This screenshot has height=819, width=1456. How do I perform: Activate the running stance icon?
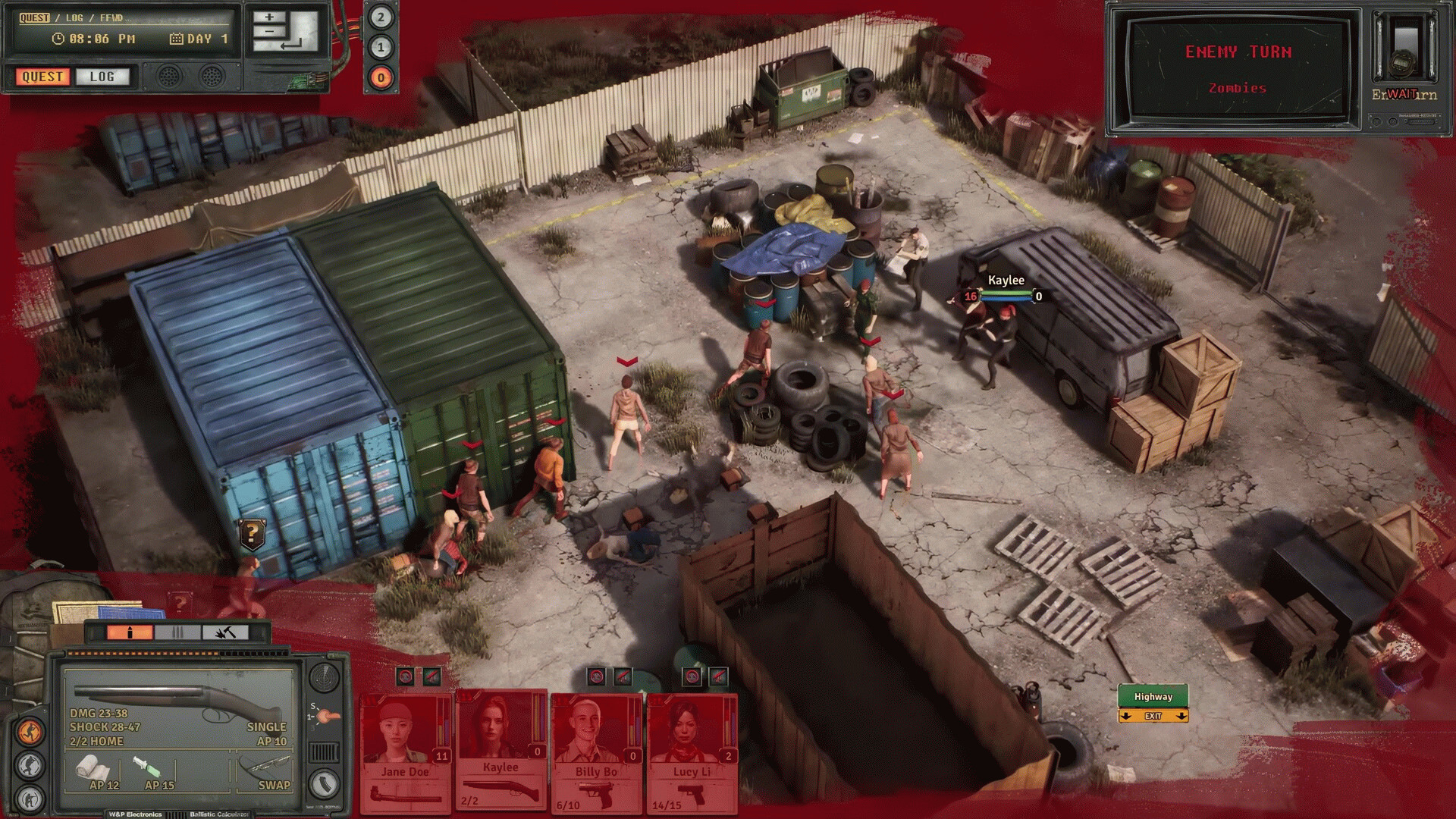pyautogui.click(x=30, y=732)
